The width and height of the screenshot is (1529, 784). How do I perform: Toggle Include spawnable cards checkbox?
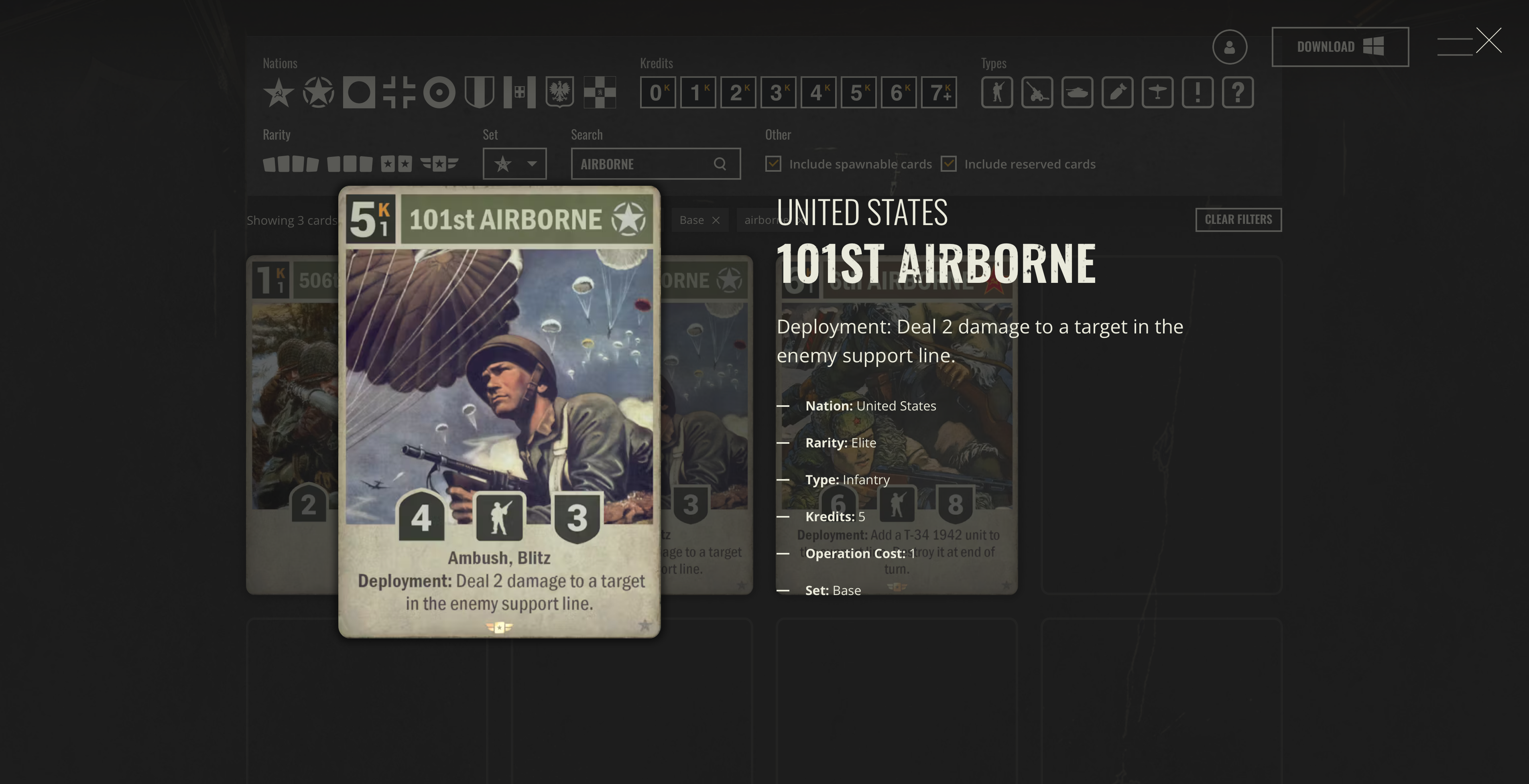773,164
